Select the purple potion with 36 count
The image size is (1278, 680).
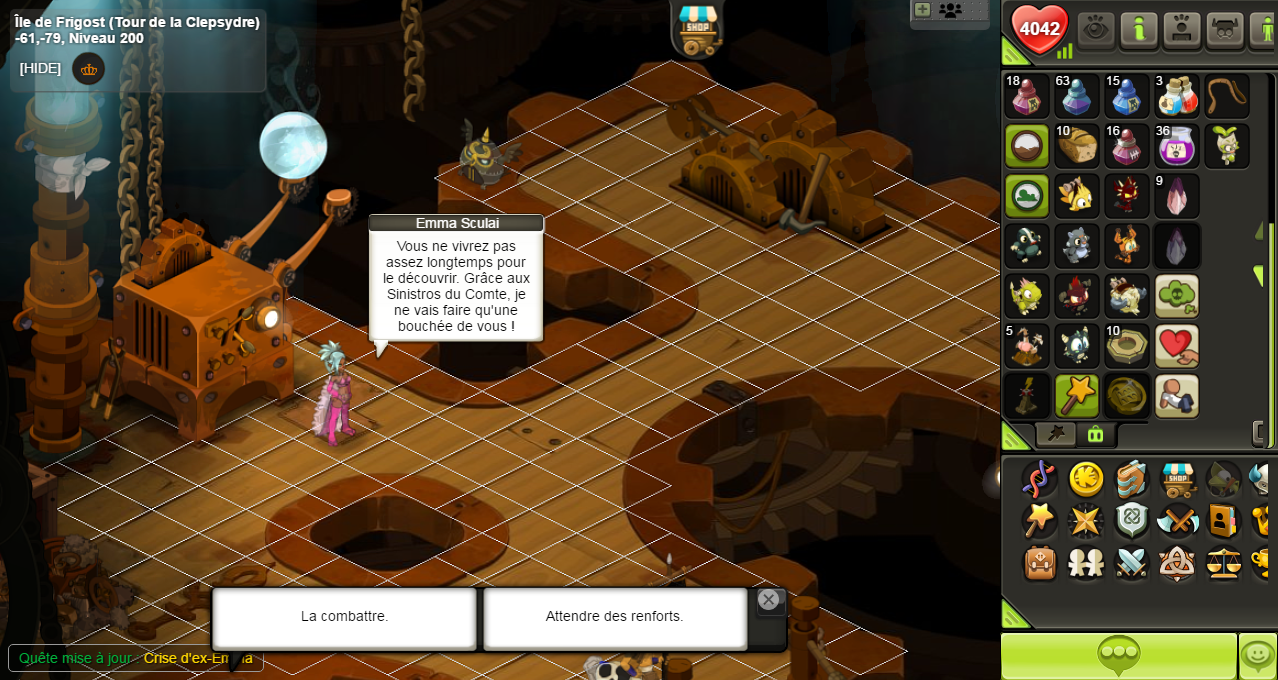click(1177, 146)
